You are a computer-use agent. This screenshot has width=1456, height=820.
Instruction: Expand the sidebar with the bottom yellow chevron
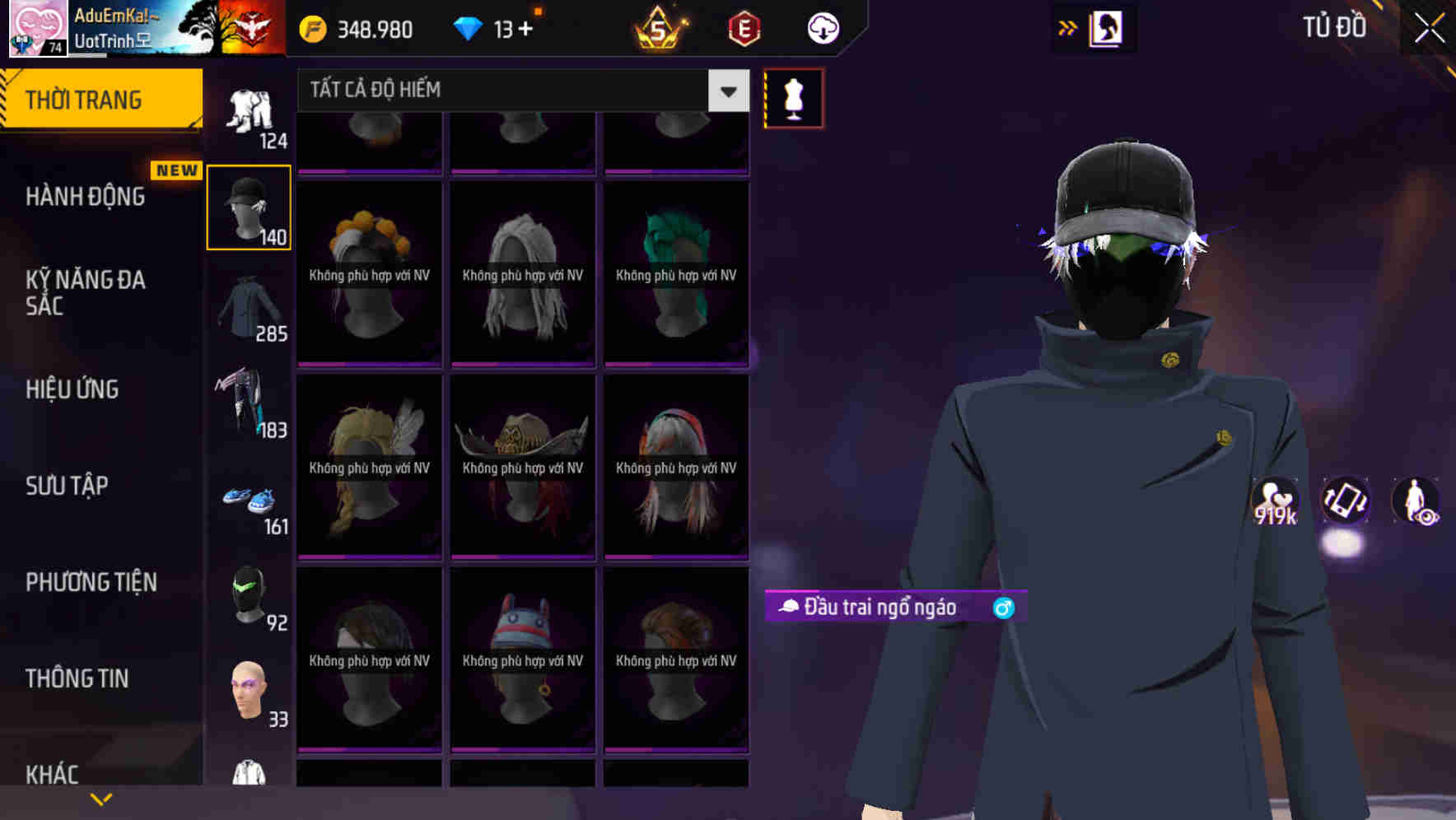pyautogui.click(x=100, y=798)
